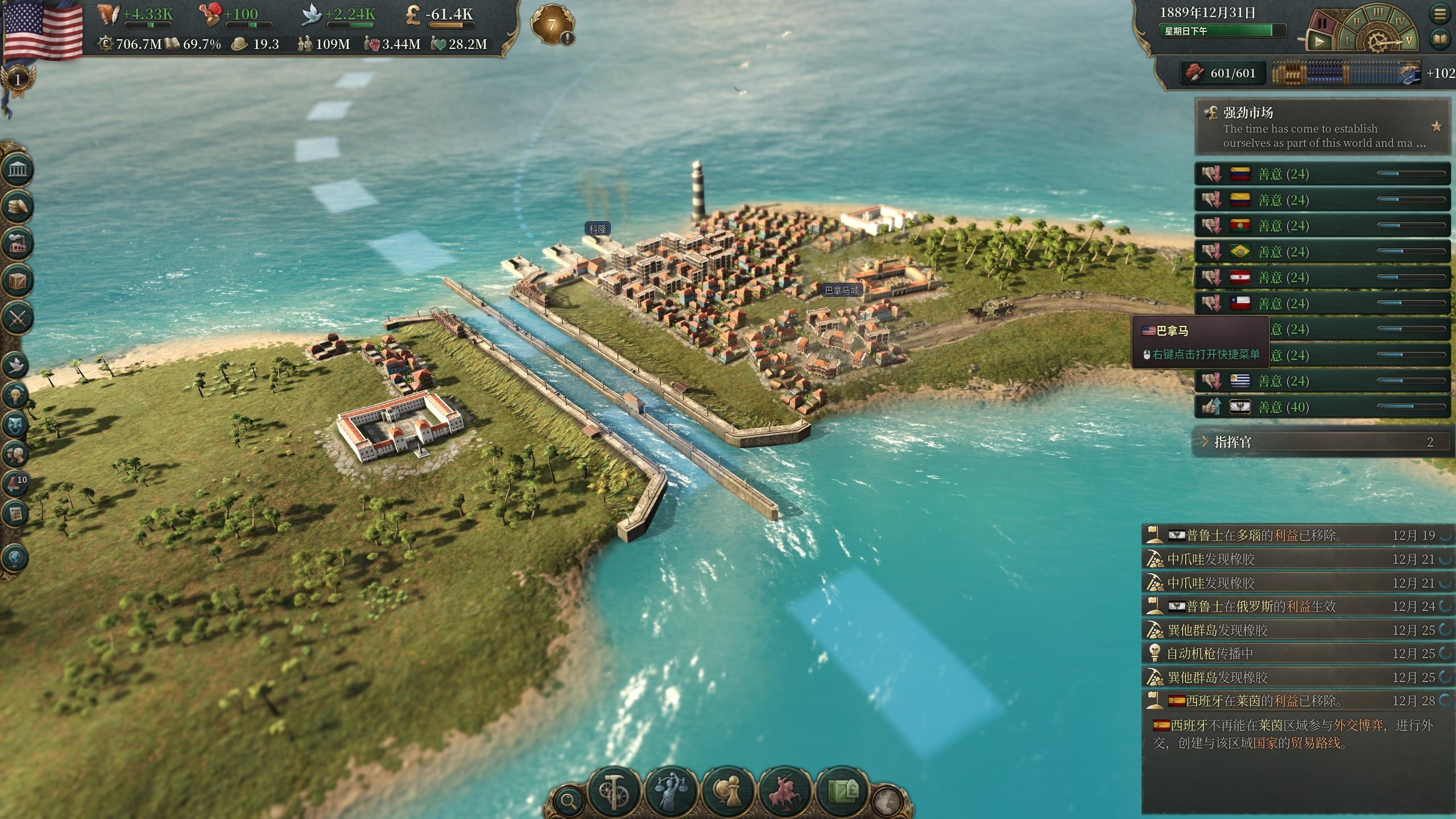
Task: Open the Trade lens with the green crate
Action: [x=842, y=792]
